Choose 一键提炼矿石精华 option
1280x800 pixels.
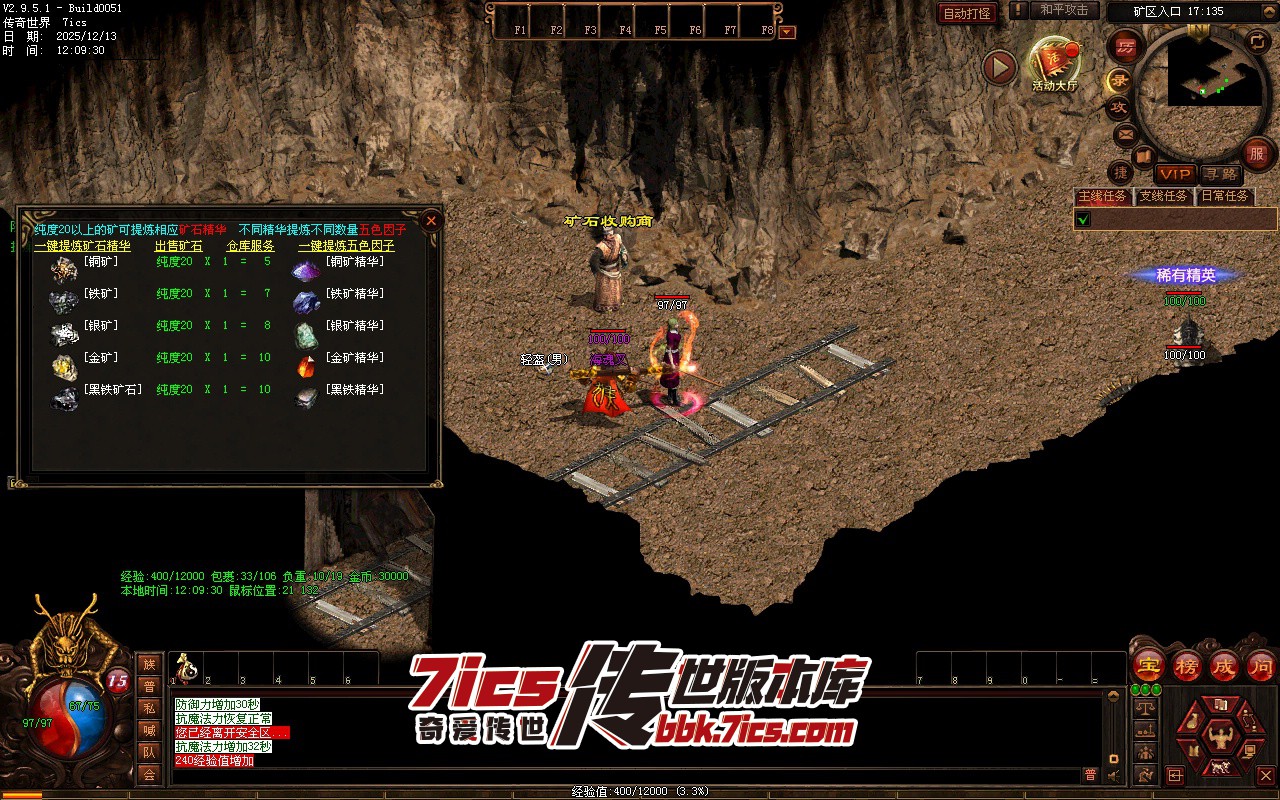82,246
